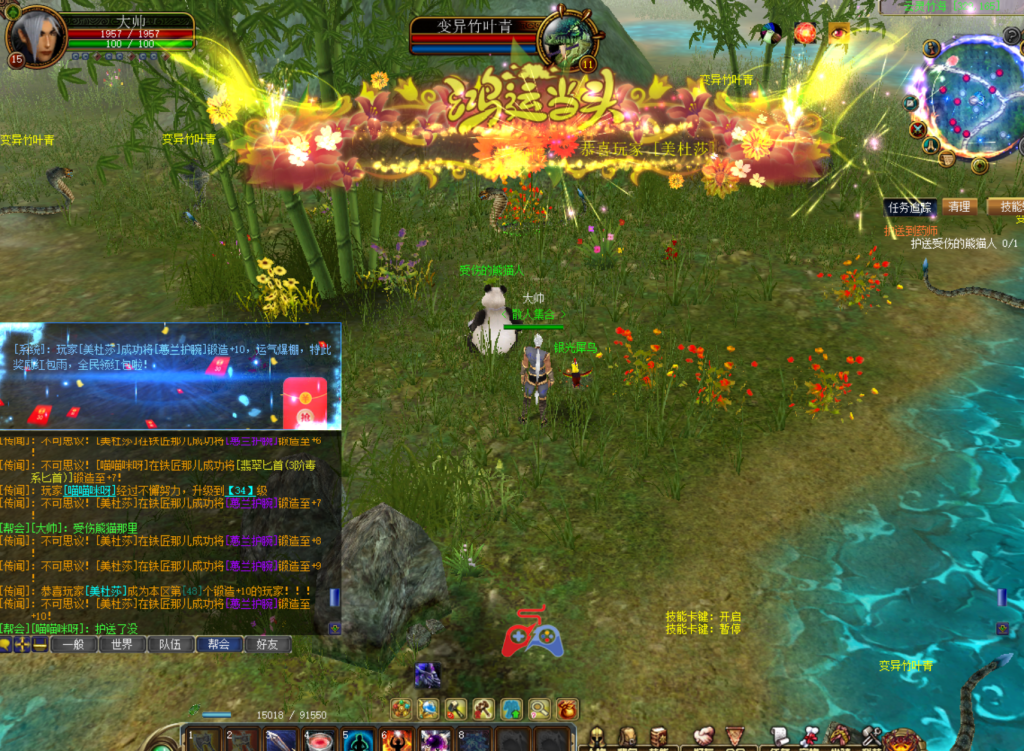Open the 好友 chat tab

[x=267, y=645]
